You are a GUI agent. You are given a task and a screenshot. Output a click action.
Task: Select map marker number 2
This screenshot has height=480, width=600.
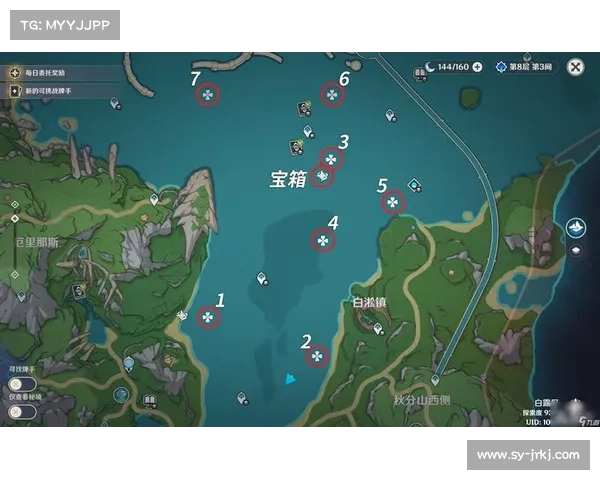317,356
